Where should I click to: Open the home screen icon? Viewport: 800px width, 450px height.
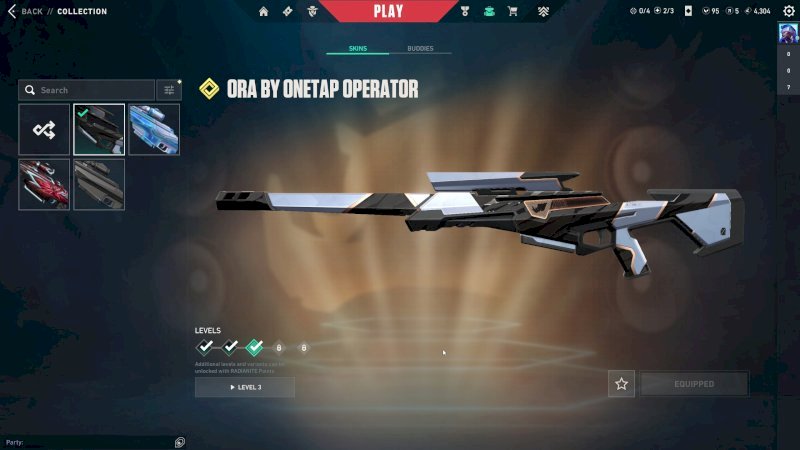264,11
